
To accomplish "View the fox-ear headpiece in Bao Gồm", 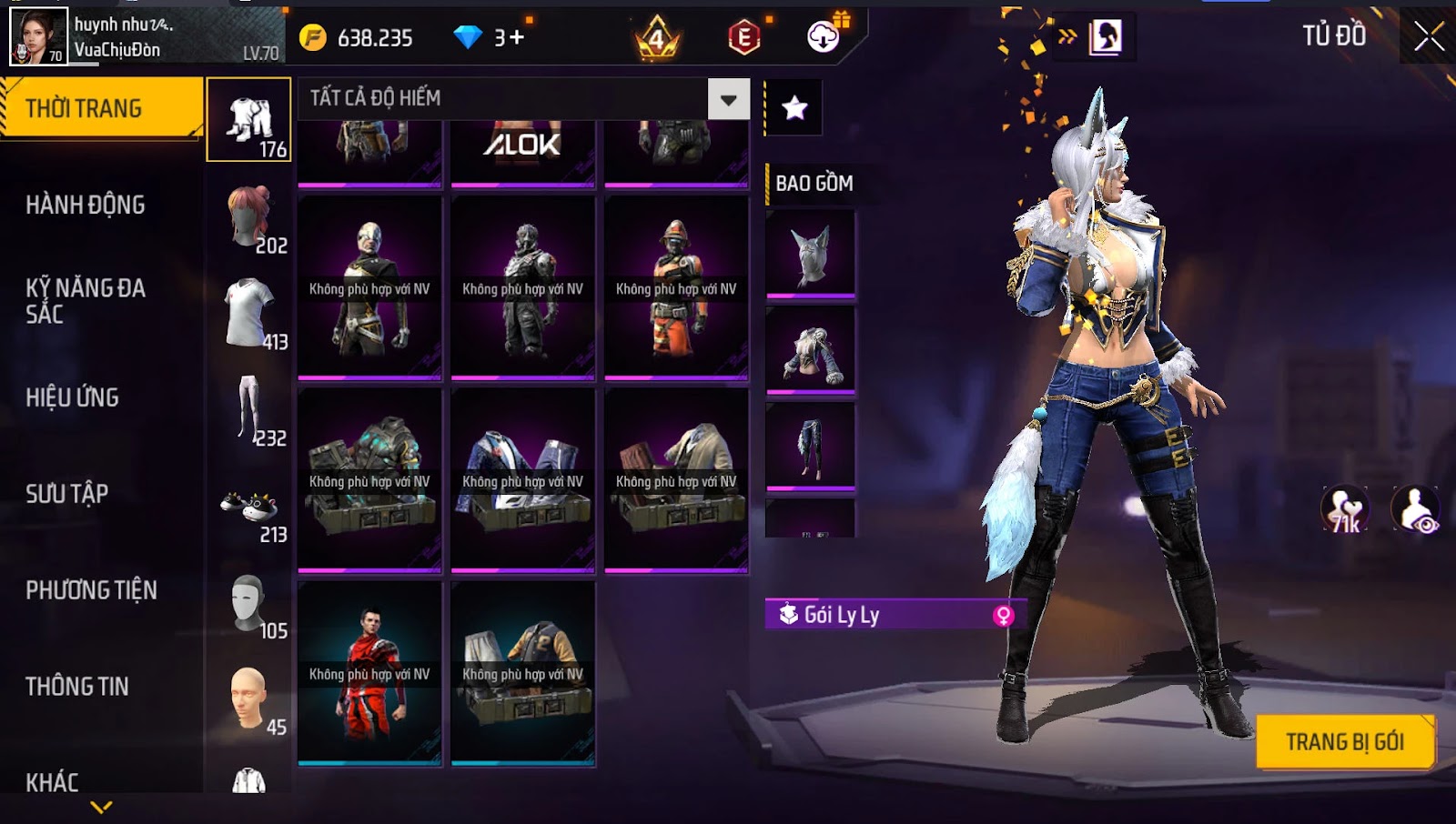I will pyautogui.click(x=811, y=255).
